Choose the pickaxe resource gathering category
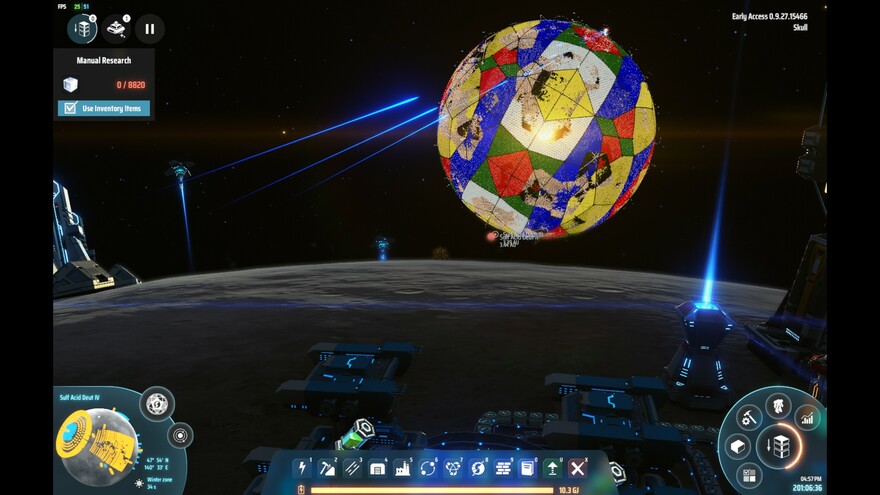The width and height of the screenshot is (880, 495). point(327,468)
